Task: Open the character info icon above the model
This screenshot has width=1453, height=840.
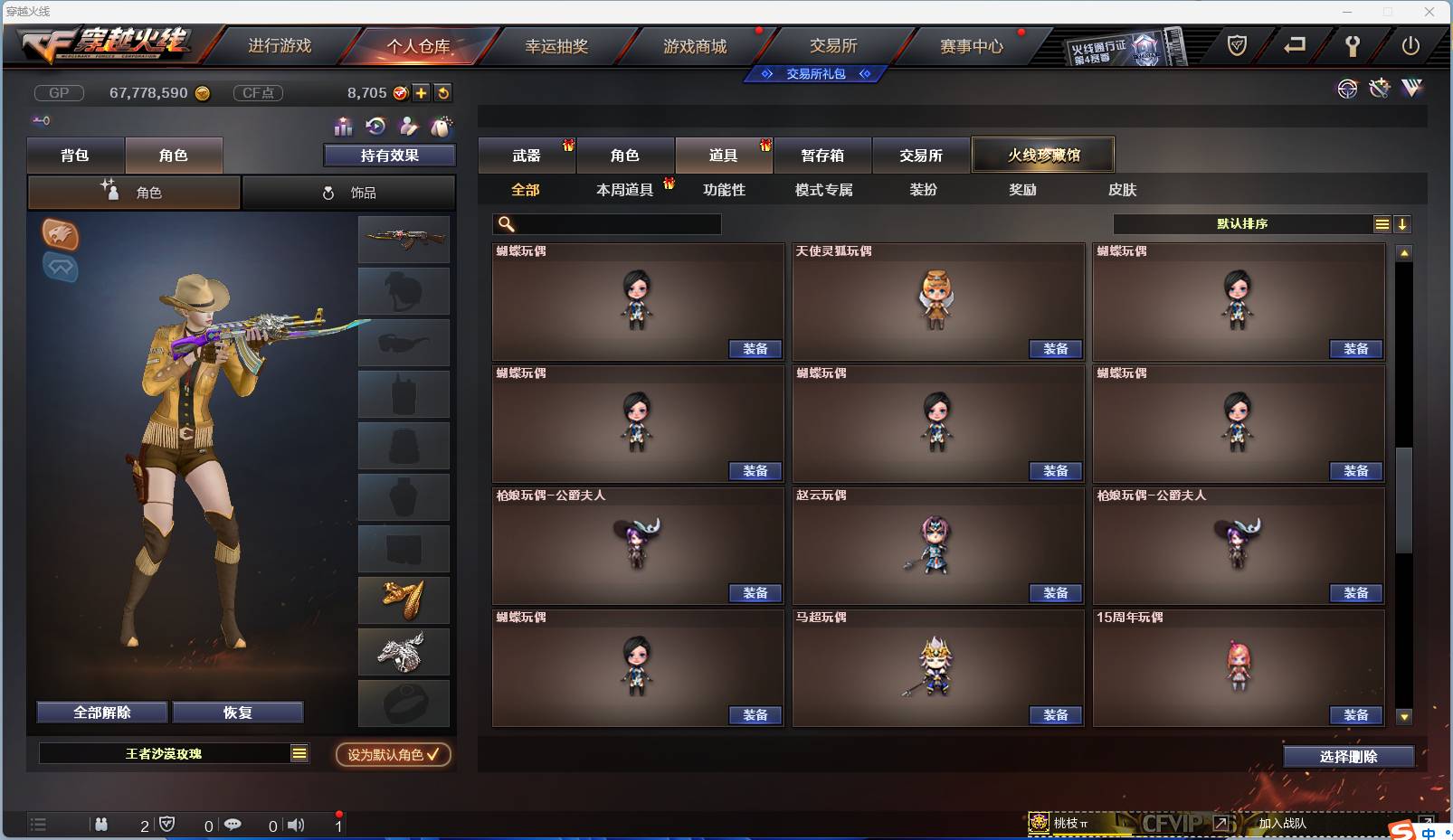Action: 409,127
